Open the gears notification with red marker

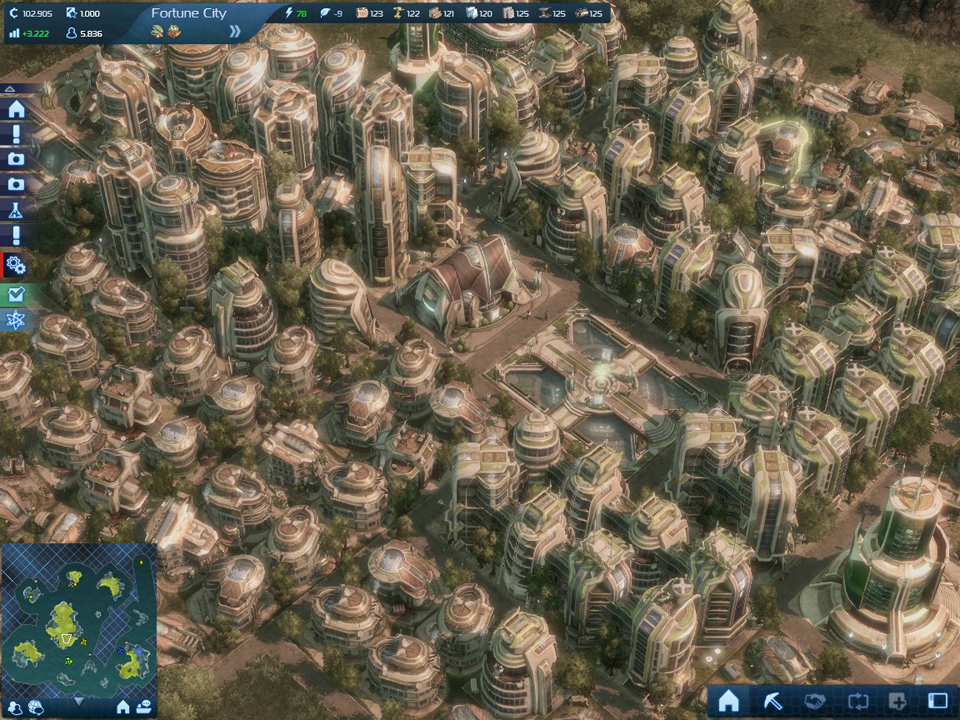[x=16, y=265]
